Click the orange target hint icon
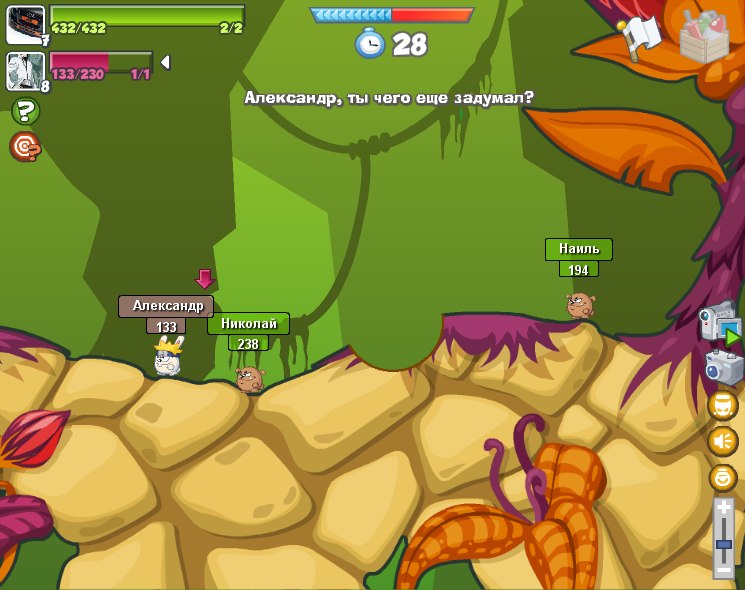The image size is (745, 590). tap(25, 146)
